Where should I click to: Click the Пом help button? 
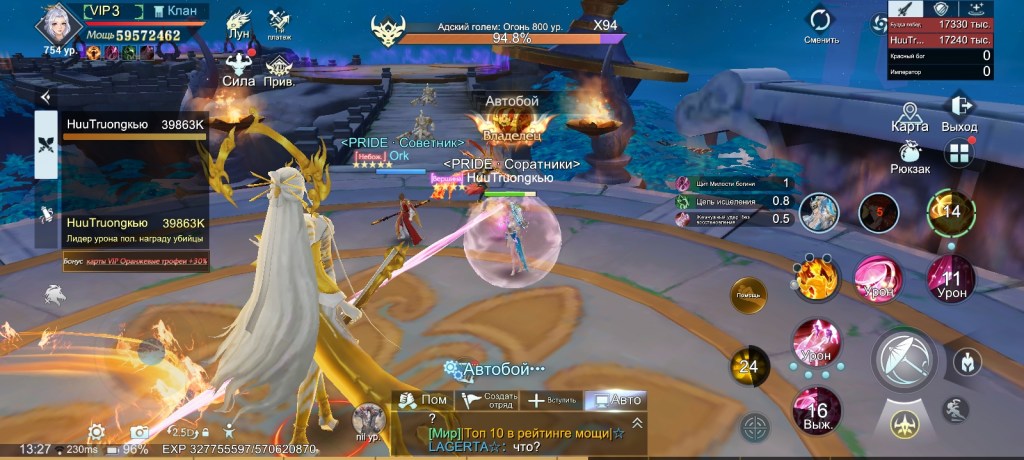(x=421, y=400)
